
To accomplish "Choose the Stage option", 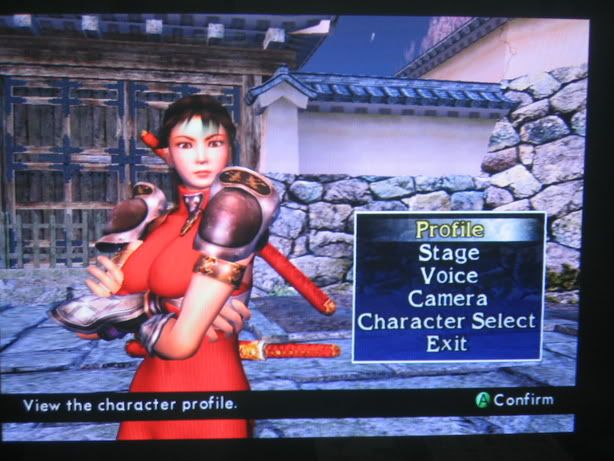I will pyautogui.click(x=448, y=253).
